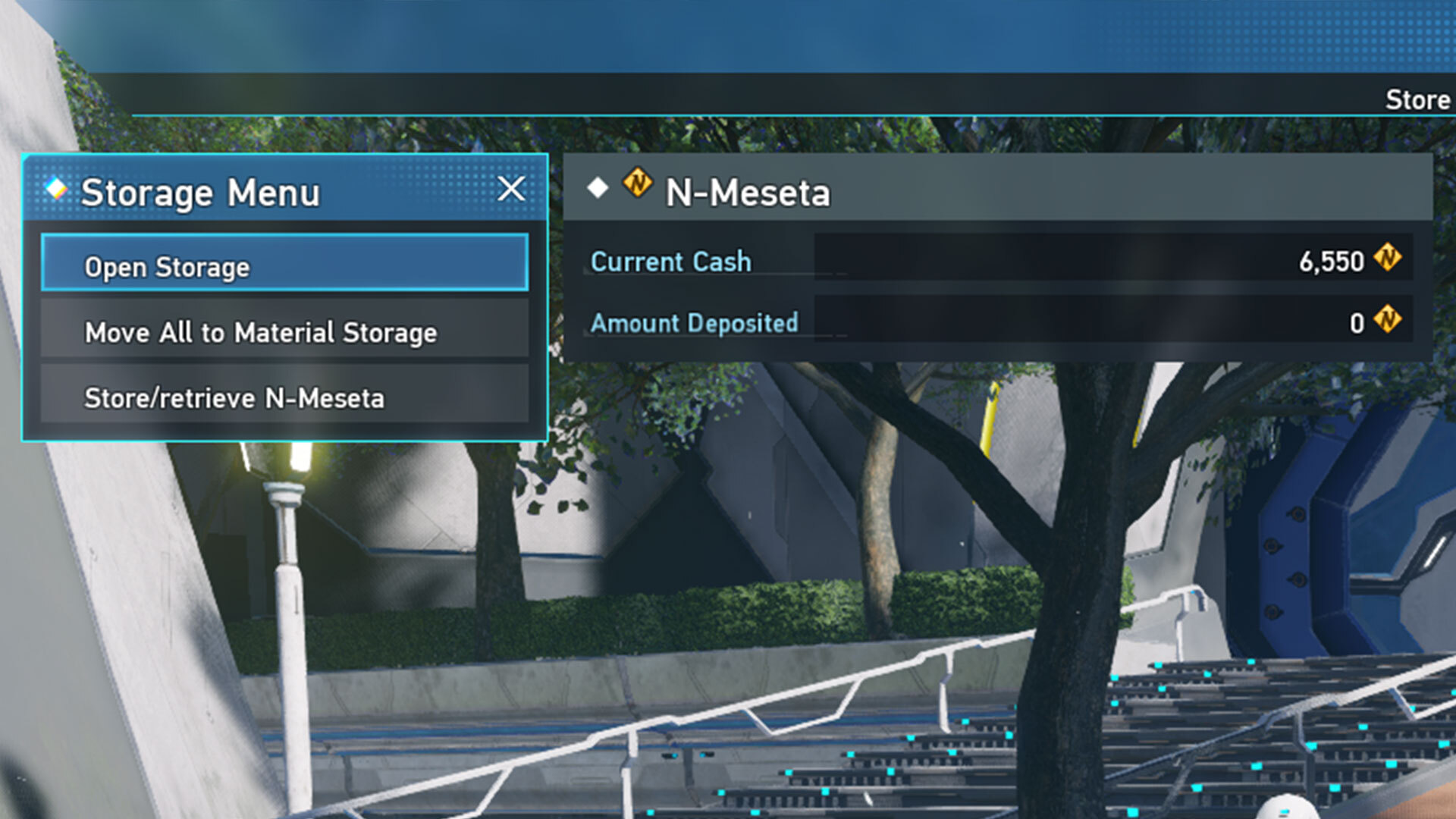Select Store/retrieve N-Meseta from the menu

tap(284, 397)
